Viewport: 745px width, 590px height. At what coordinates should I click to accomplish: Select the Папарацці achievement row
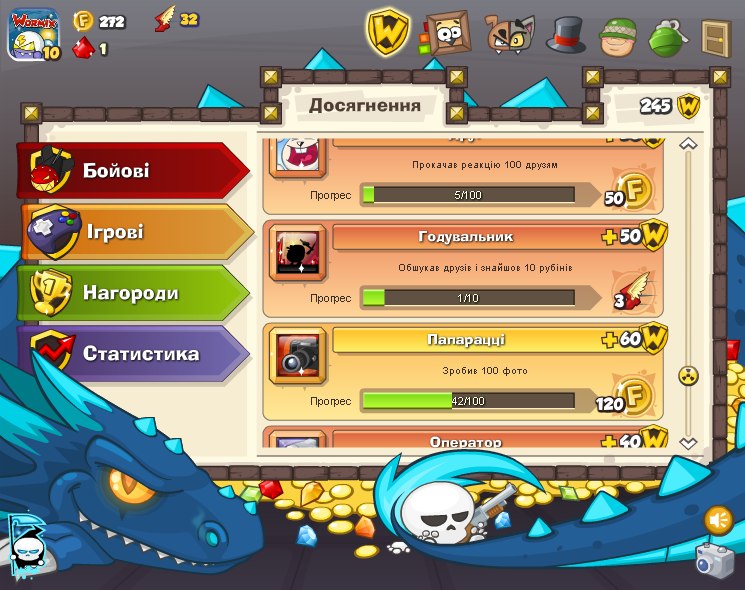pyautogui.click(x=463, y=371)
